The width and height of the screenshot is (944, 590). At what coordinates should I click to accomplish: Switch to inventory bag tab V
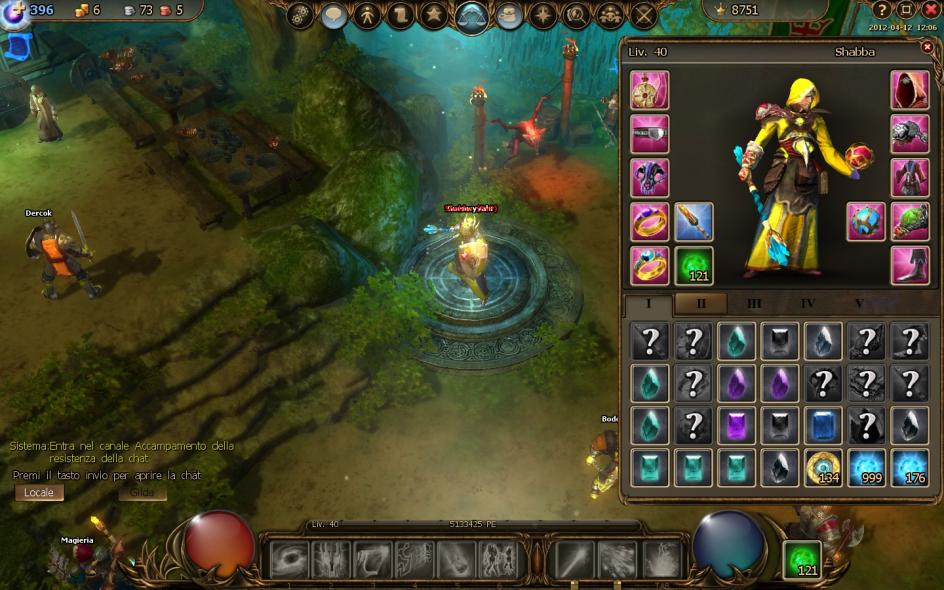(859, 304)
